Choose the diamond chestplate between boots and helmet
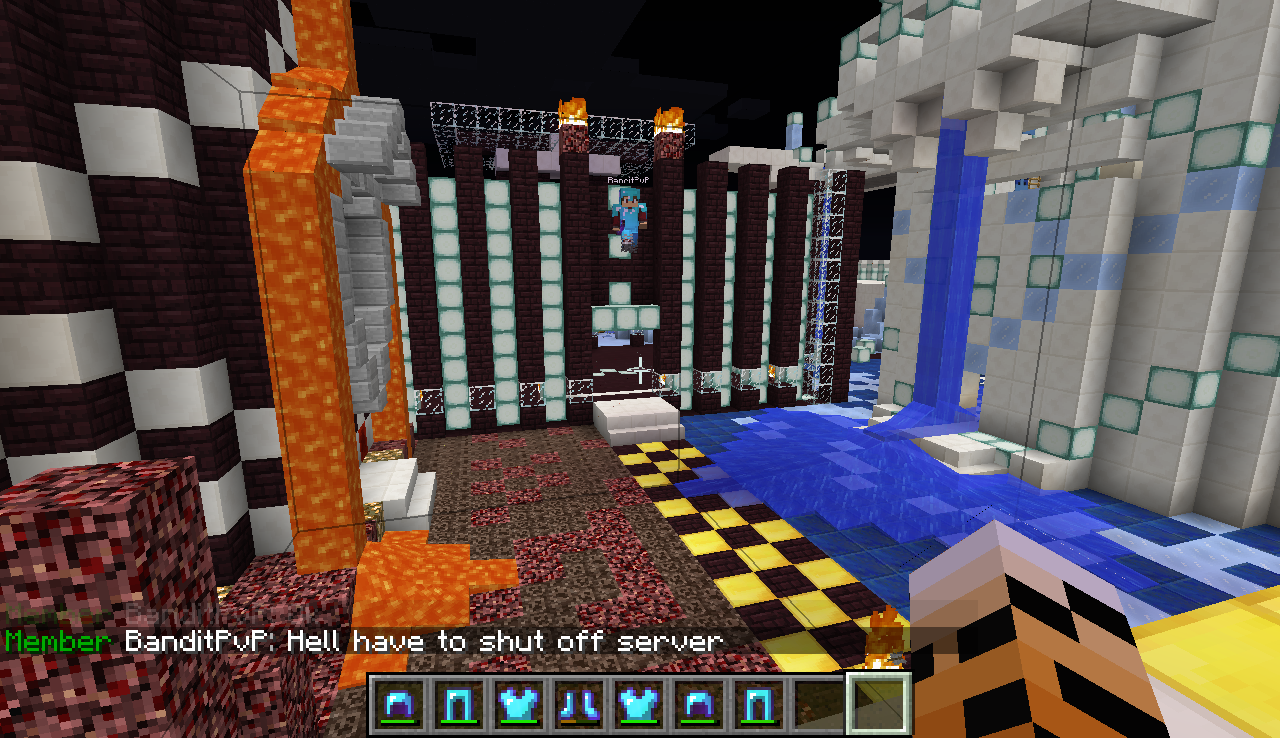This screenshot has width=1280, height=738. [x=638, y=703]
